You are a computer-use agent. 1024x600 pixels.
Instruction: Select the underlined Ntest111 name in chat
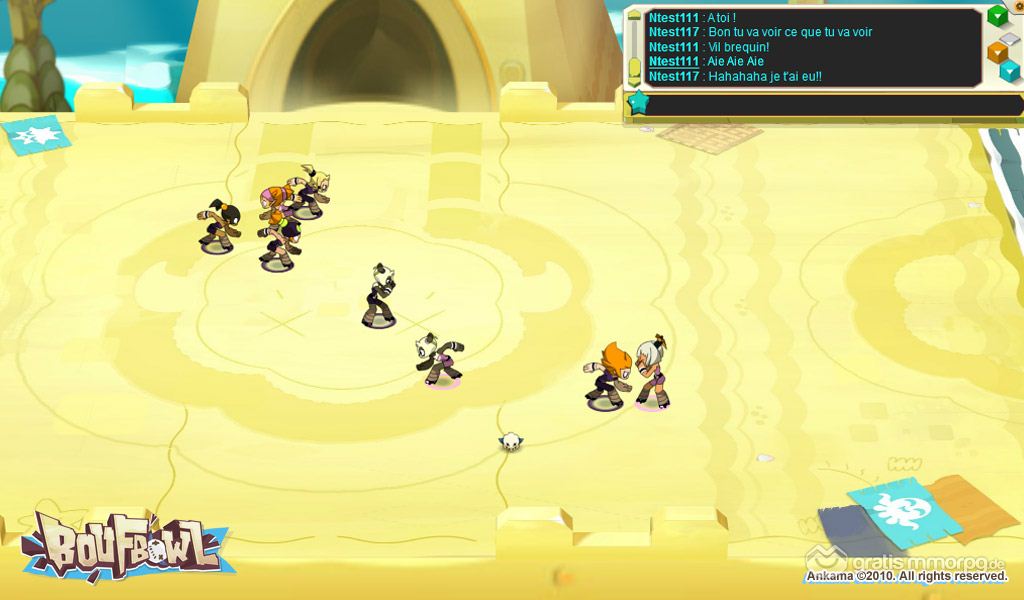pyautogui.click(x=673, y=62)
